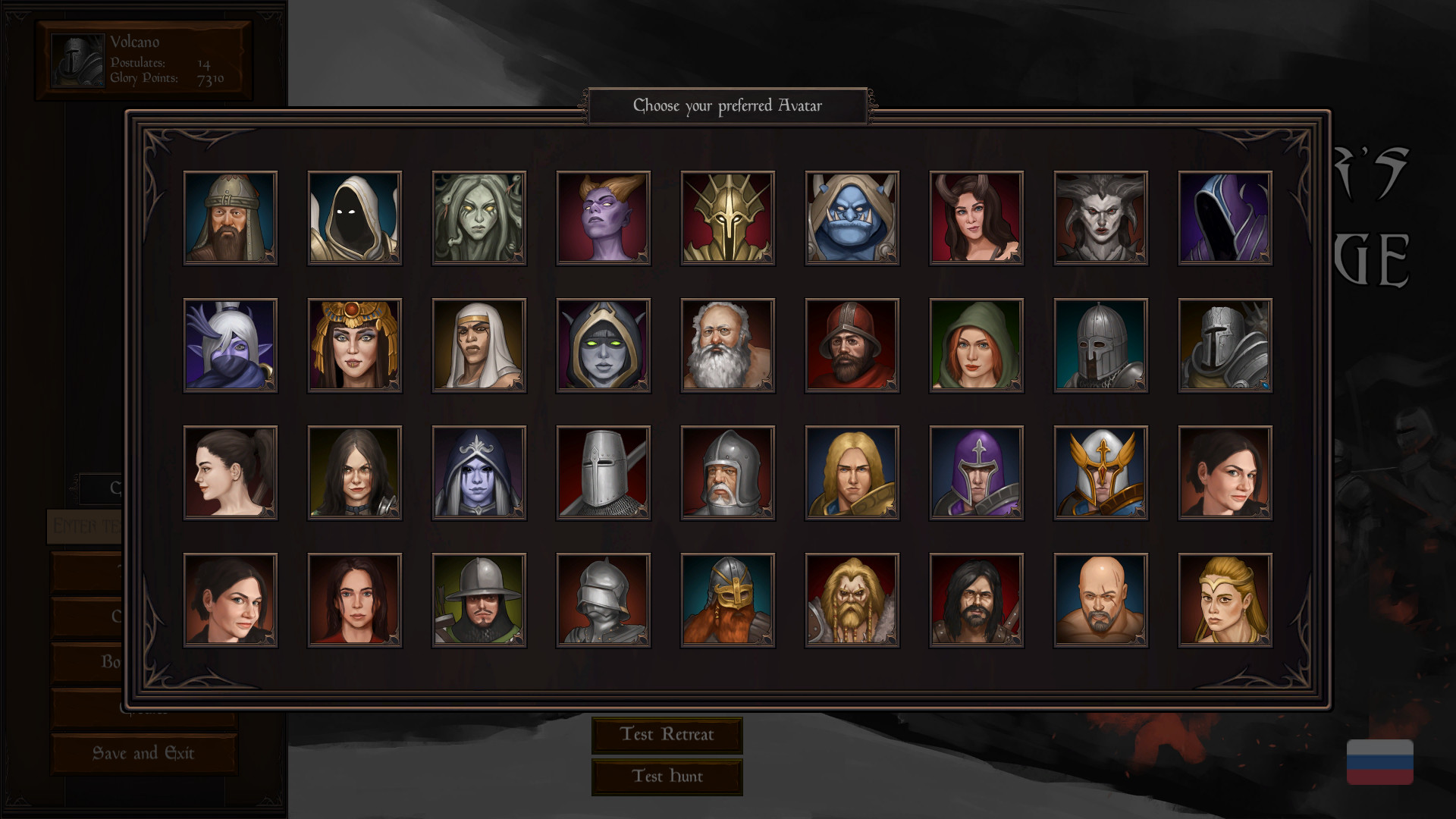Pick the purple crusader helmet avatar
Screen dimensions: 1456x819
976,472
